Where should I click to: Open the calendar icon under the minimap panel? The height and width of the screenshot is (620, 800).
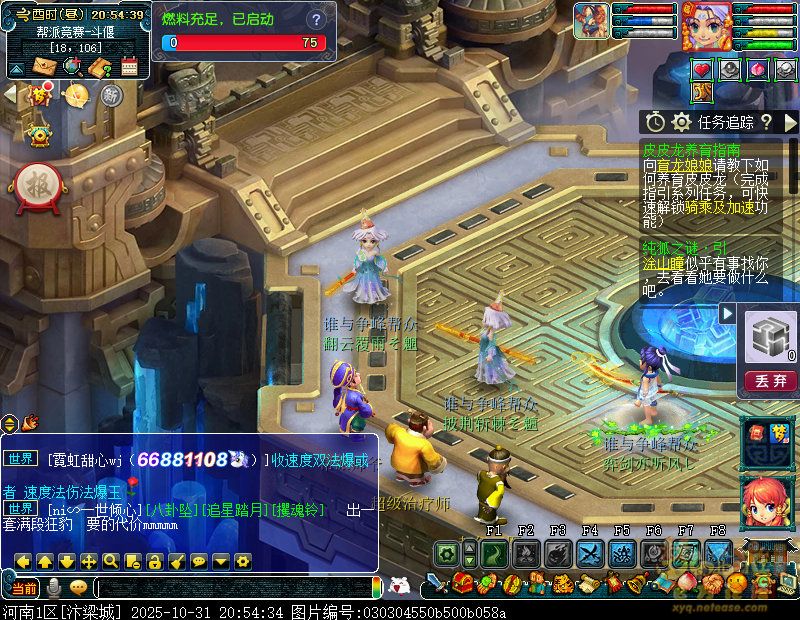(x=128, y=67)
